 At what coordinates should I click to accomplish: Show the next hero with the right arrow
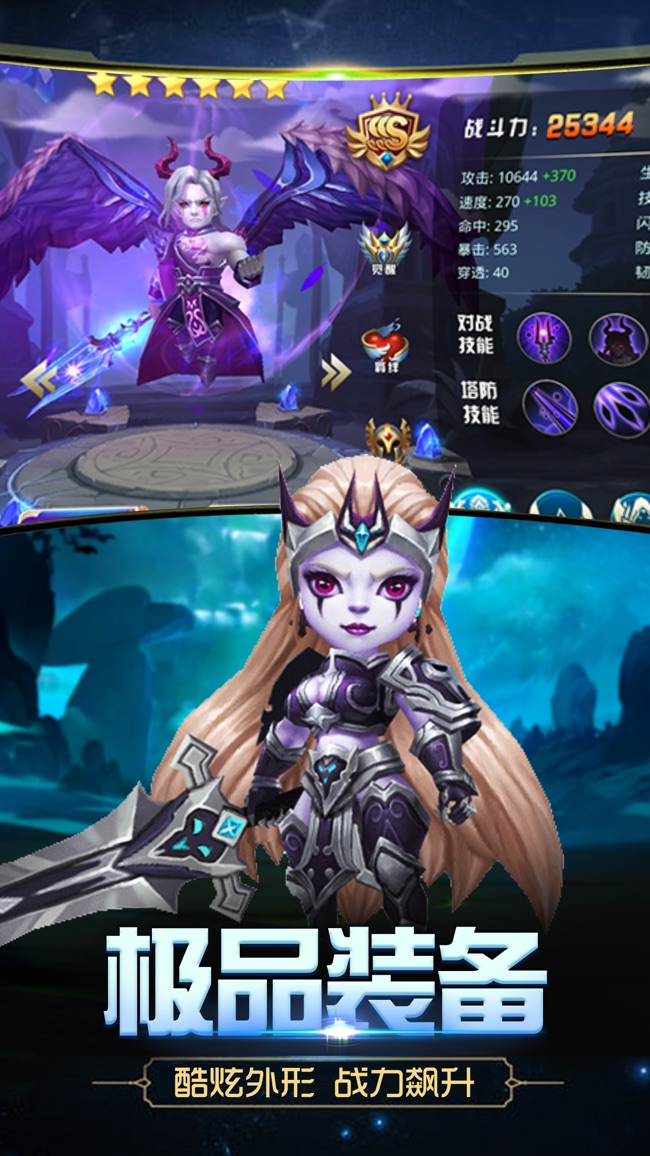pyautogui.click(x=336, y=373)
